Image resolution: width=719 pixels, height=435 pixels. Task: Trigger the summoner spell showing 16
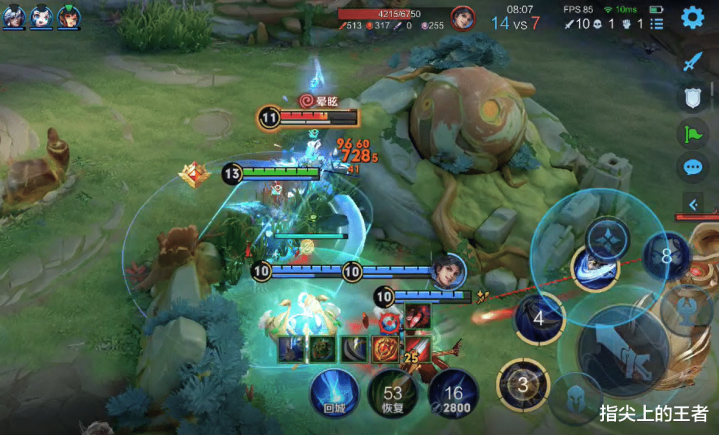[455, 393]
